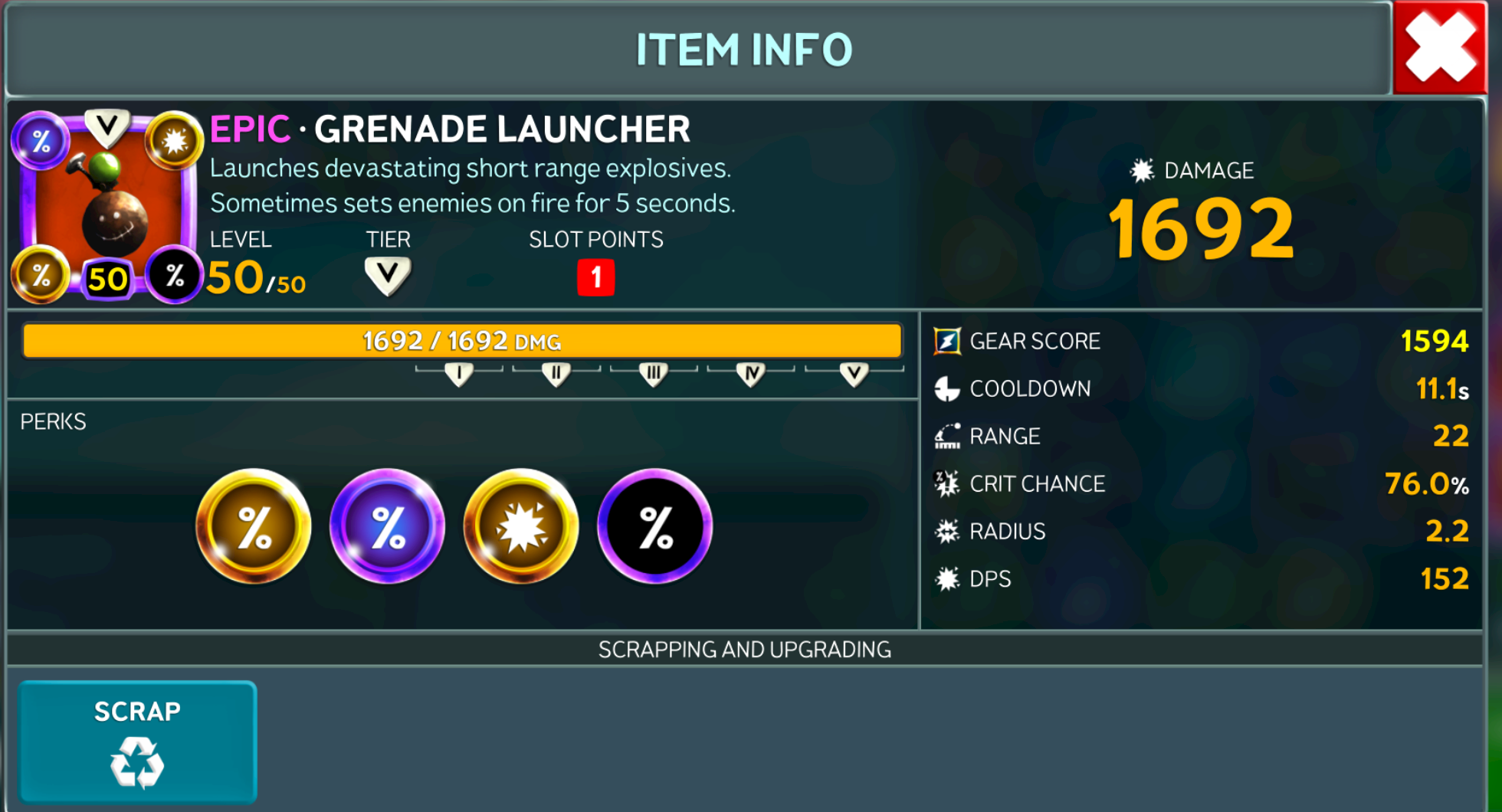The height and width of the screenshot is (812, 1502).
Task: Select the purple percent perk
Action: [388, 526]
